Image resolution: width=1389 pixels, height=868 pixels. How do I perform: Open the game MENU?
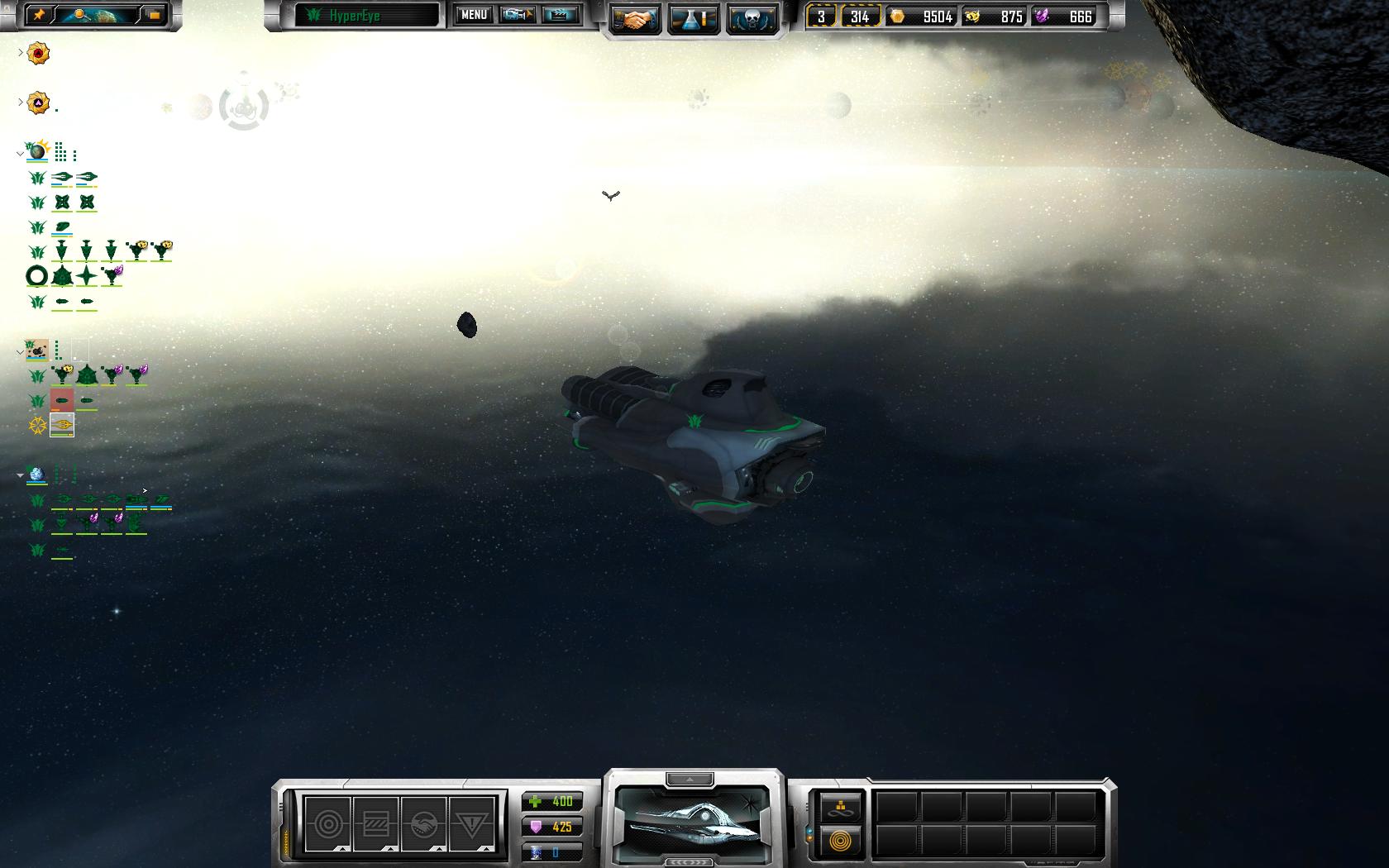(474, 15)
